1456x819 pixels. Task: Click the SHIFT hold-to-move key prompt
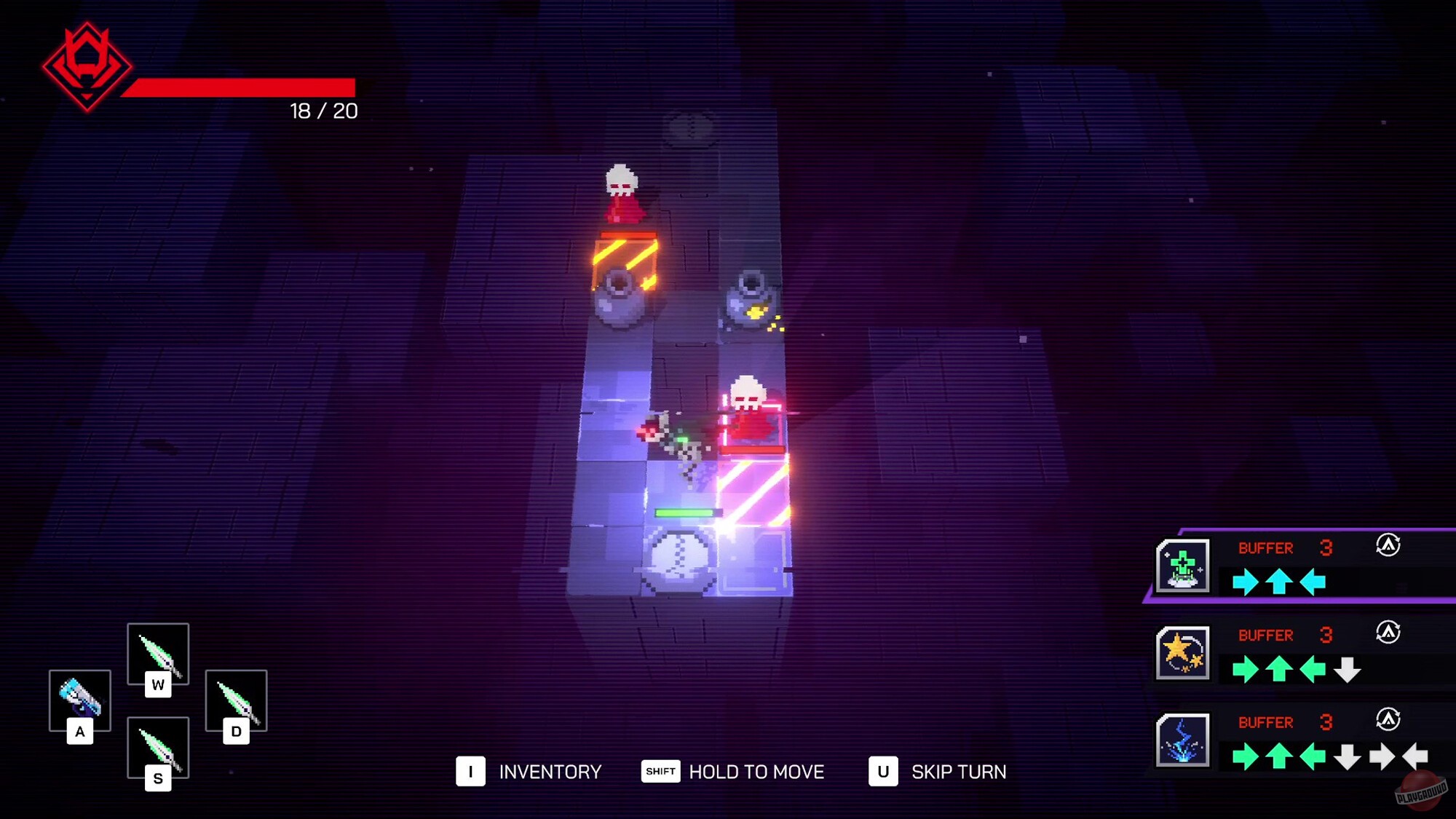coord(660,771)
